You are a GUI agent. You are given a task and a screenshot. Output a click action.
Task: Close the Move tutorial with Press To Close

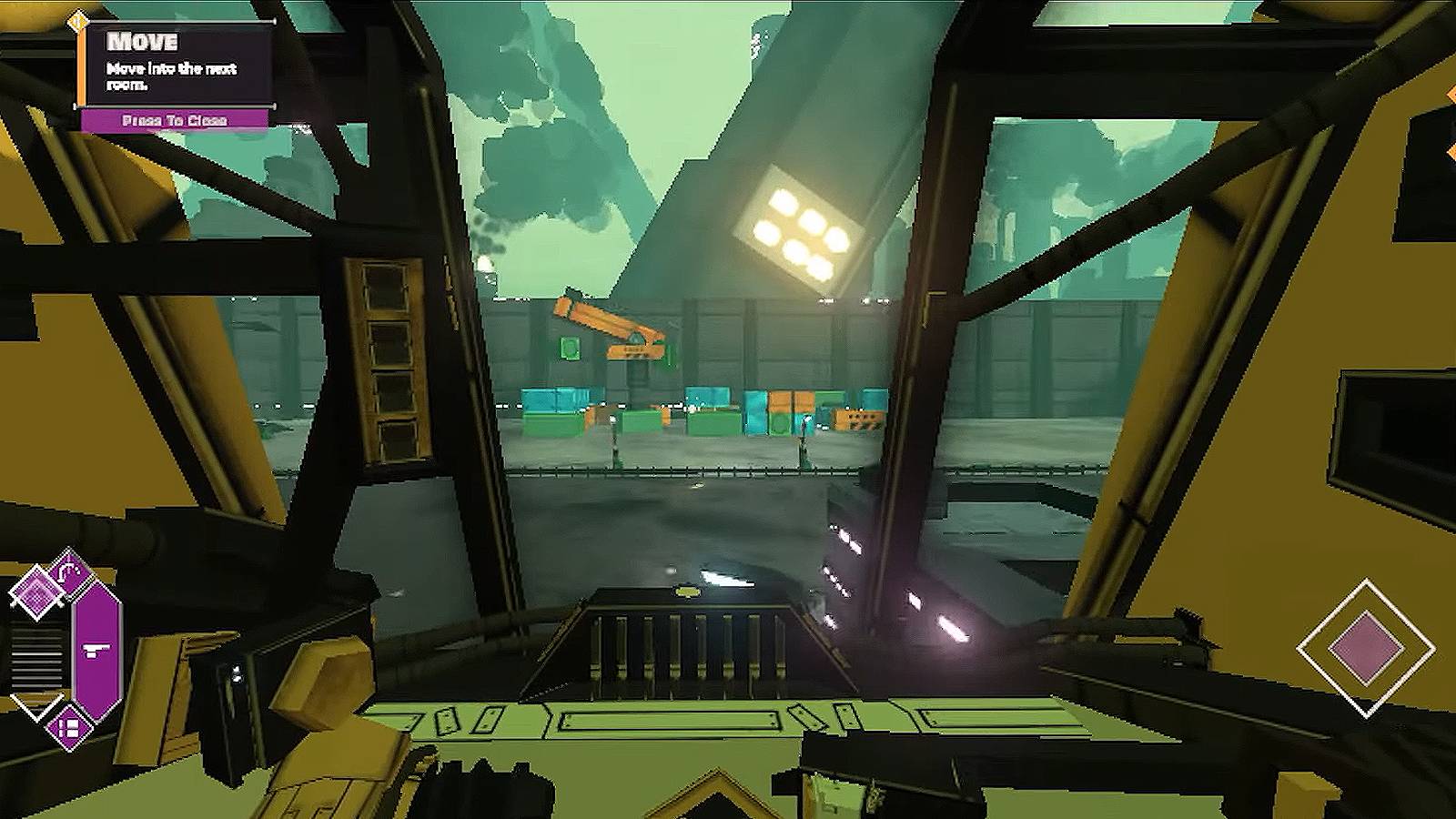[x=175, y=120]
